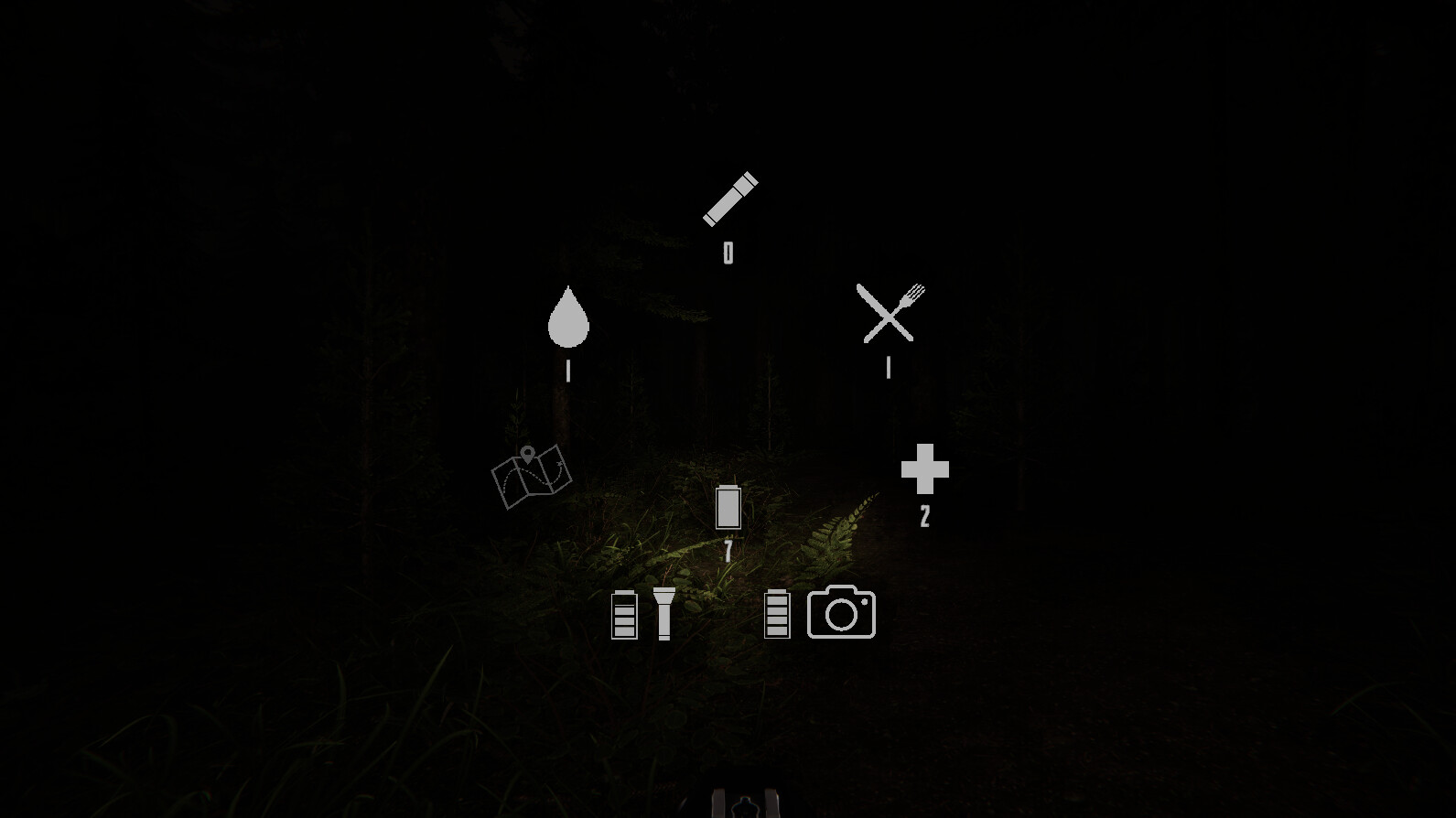Click the glowstick count showing 0

(x=728, y=252)
